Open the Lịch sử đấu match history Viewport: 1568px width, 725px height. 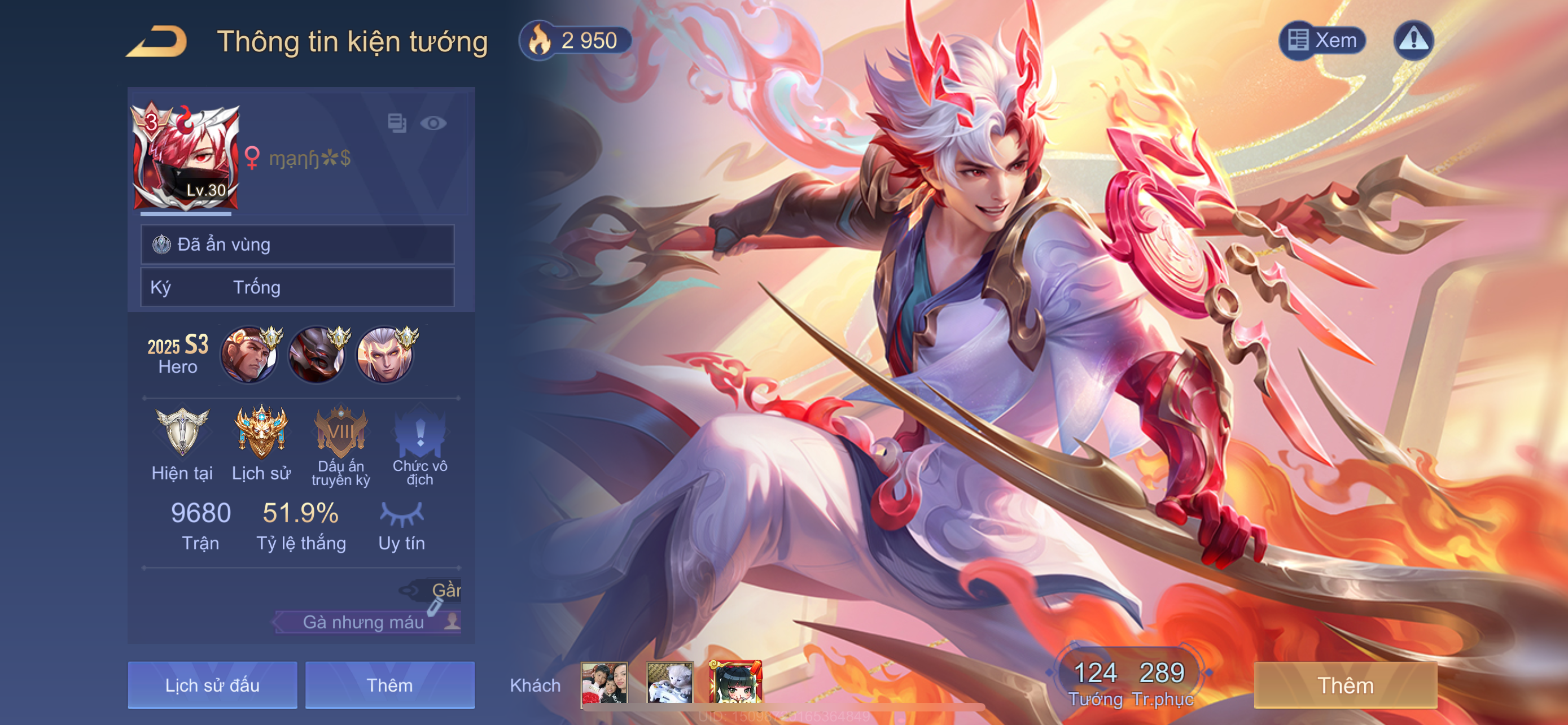212,685
